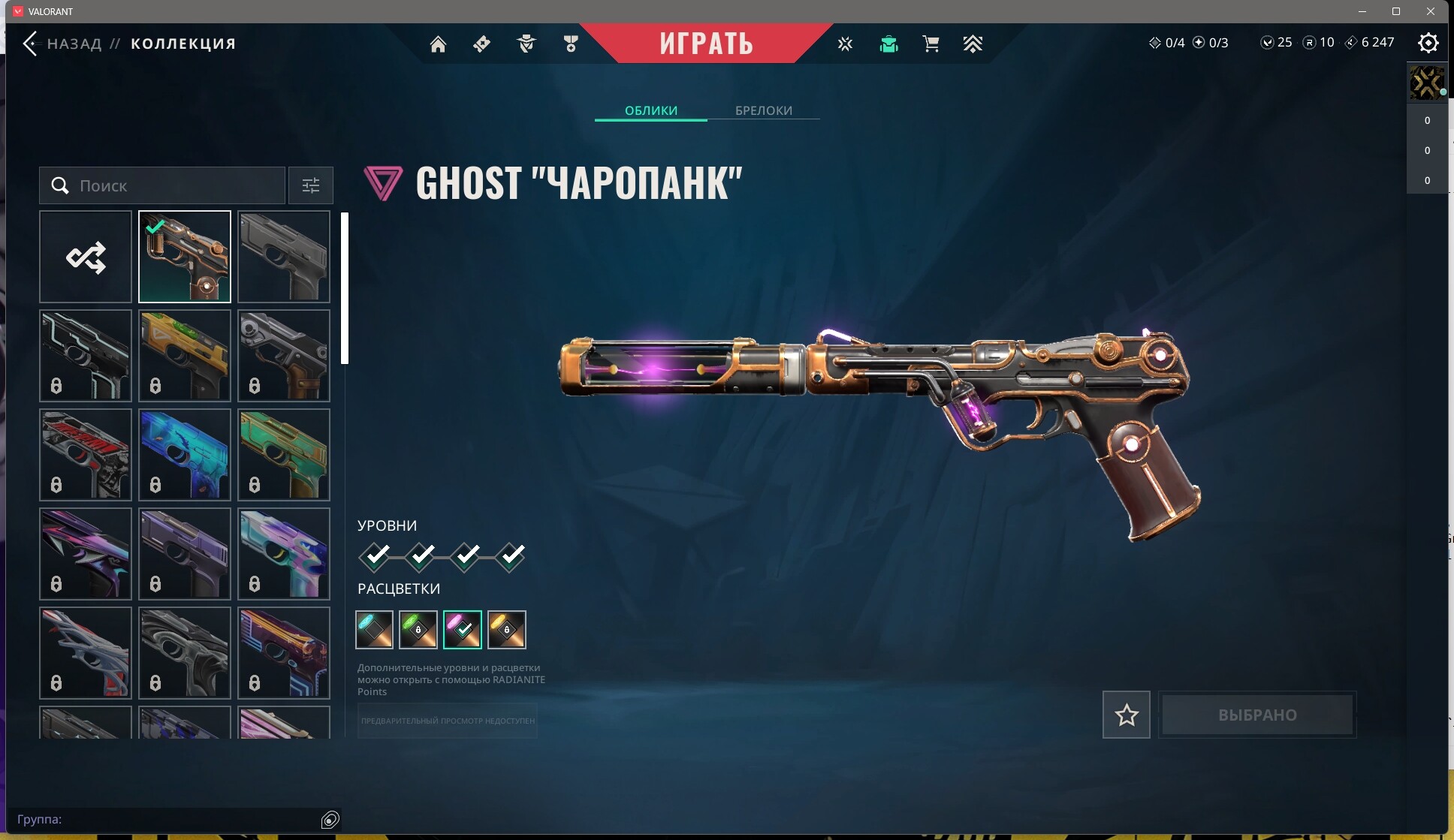The image size is (1454, 840).
Task: Select the ОБЛИКИ tab
Action: [650, 110]
